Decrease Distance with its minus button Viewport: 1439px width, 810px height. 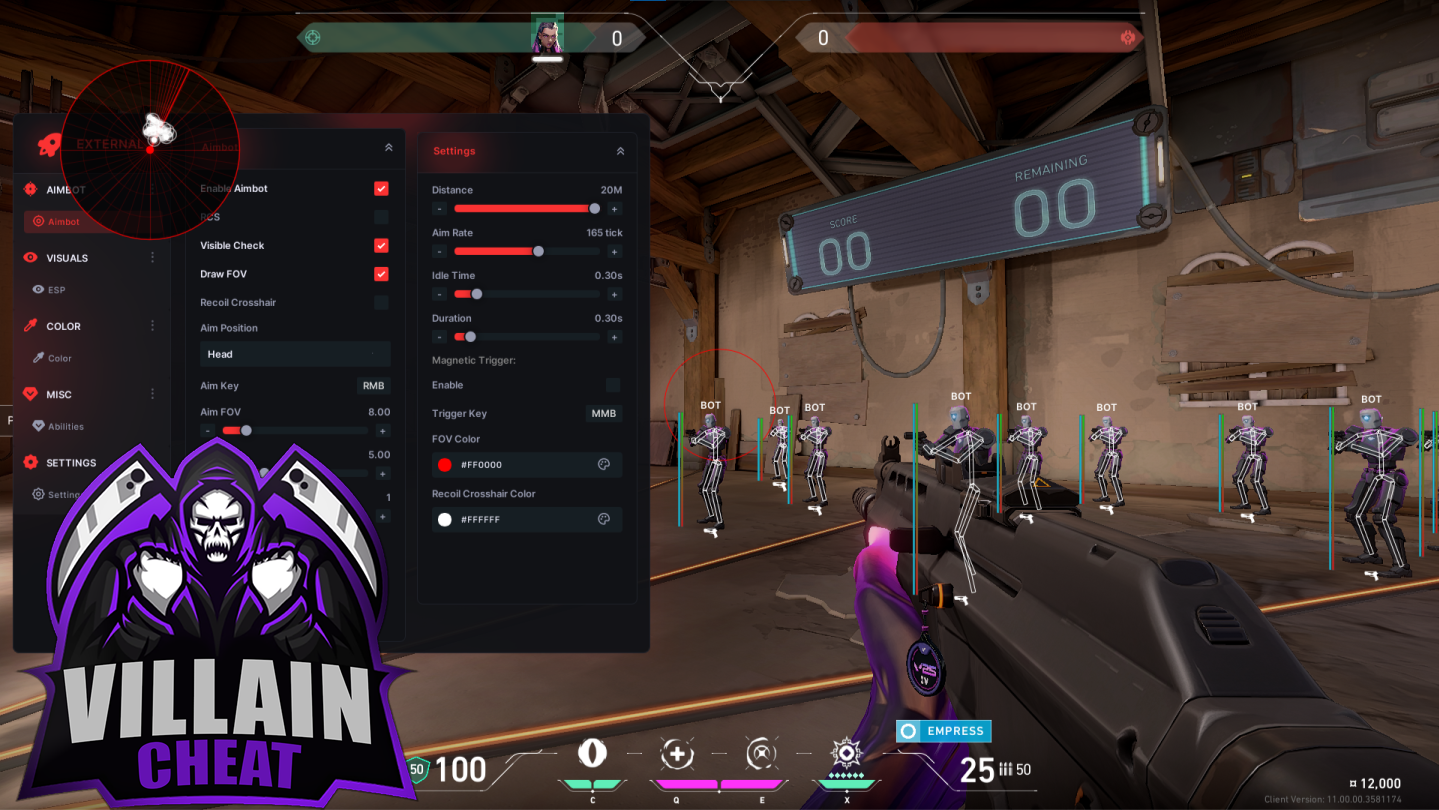coord(439,209)
